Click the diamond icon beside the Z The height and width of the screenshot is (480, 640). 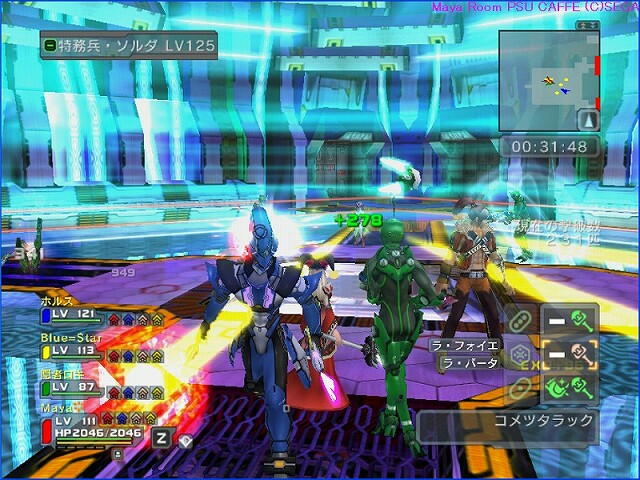point(185,438)
